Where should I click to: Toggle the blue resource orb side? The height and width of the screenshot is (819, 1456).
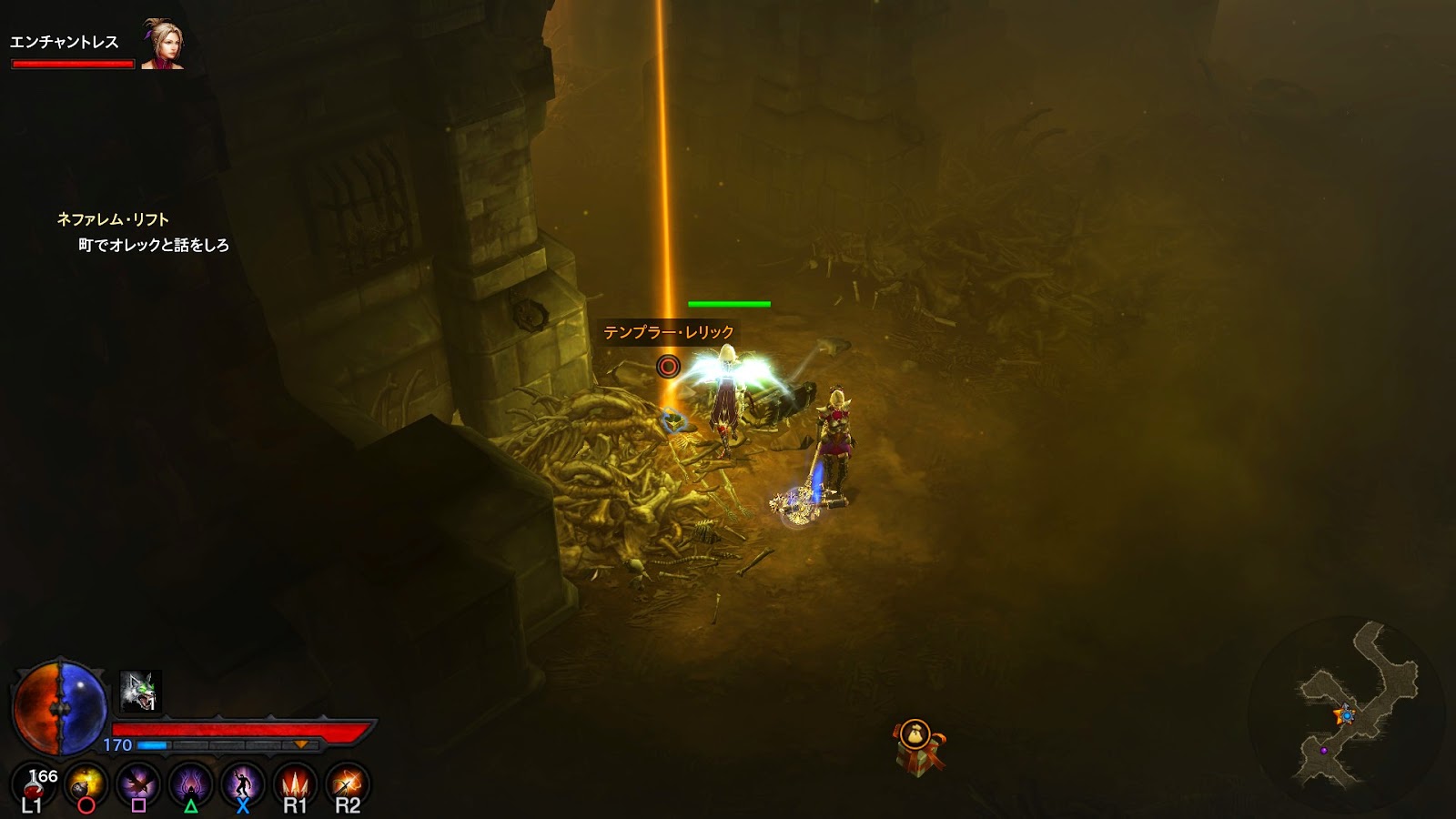click(82, 710)
